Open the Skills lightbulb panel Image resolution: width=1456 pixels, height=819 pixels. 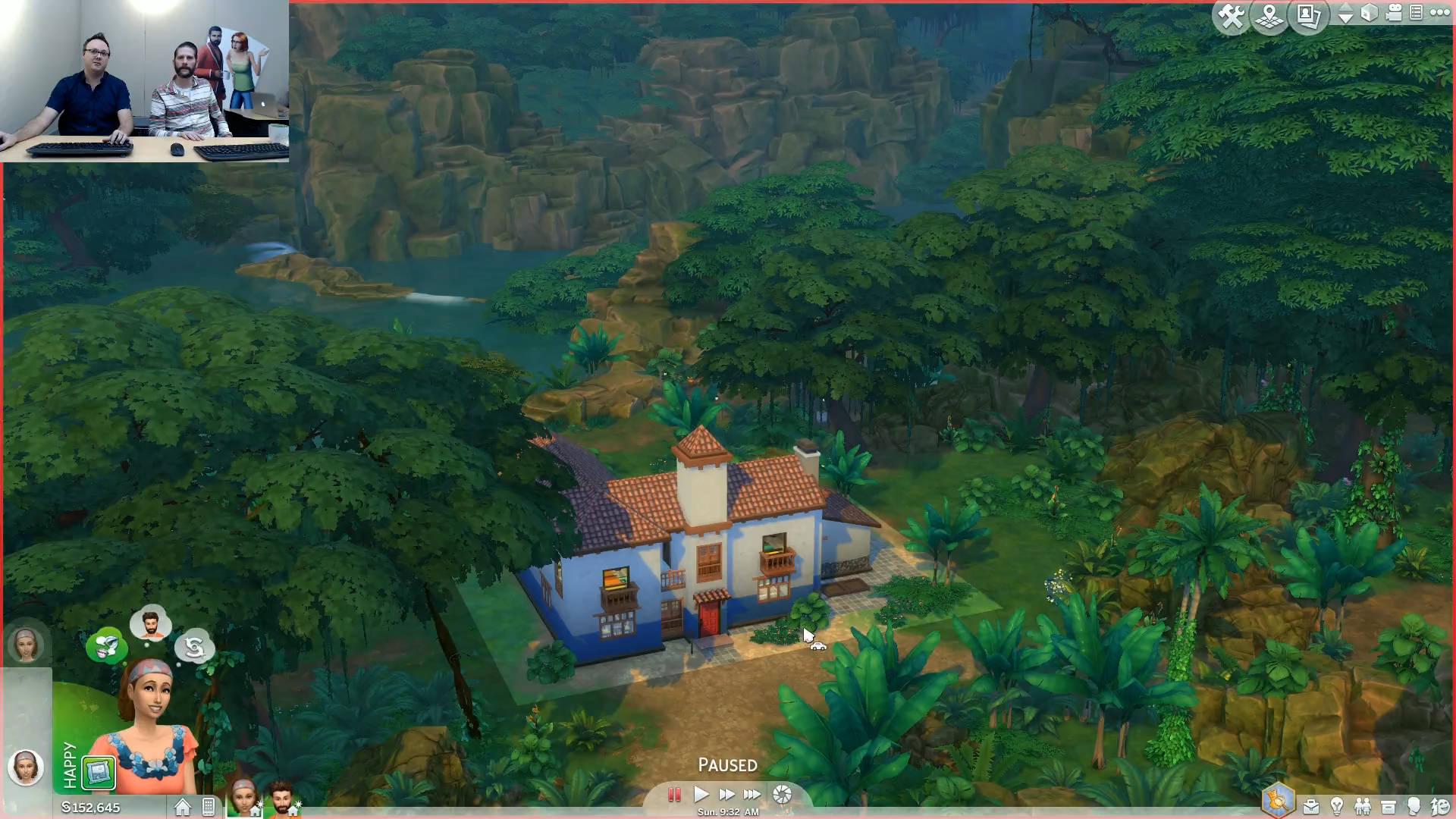pos(1337,806)
